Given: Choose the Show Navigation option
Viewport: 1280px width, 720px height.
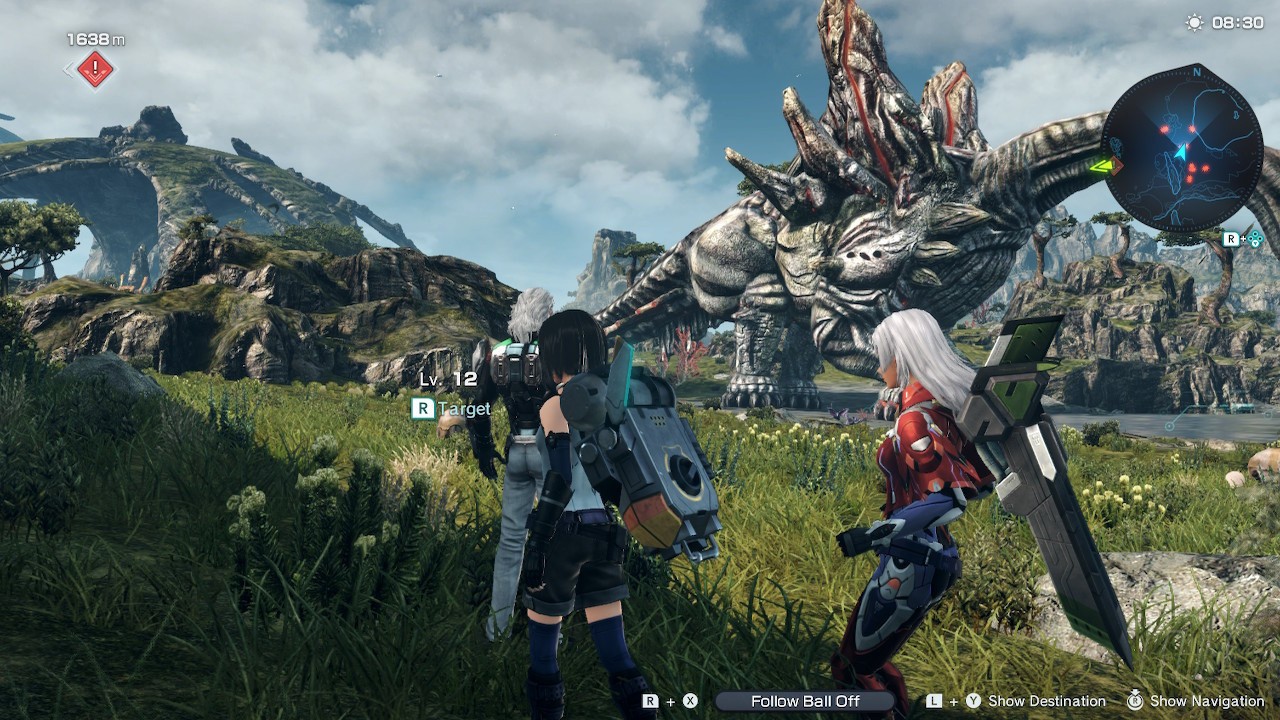Looking at the screenshot, I should click(x=1206, y=701).
